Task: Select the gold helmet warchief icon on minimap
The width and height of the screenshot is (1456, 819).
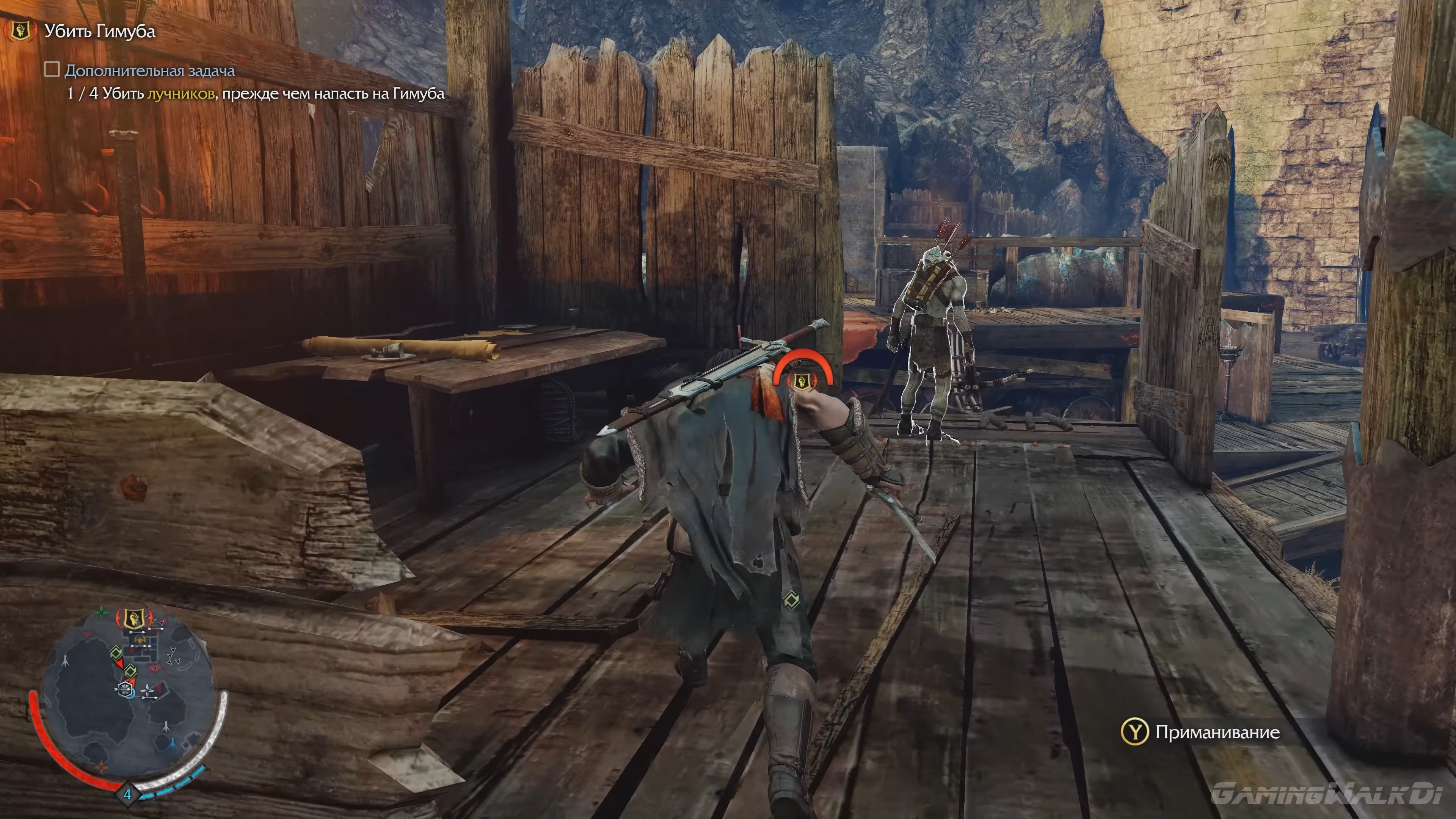Action: point(140,639)
